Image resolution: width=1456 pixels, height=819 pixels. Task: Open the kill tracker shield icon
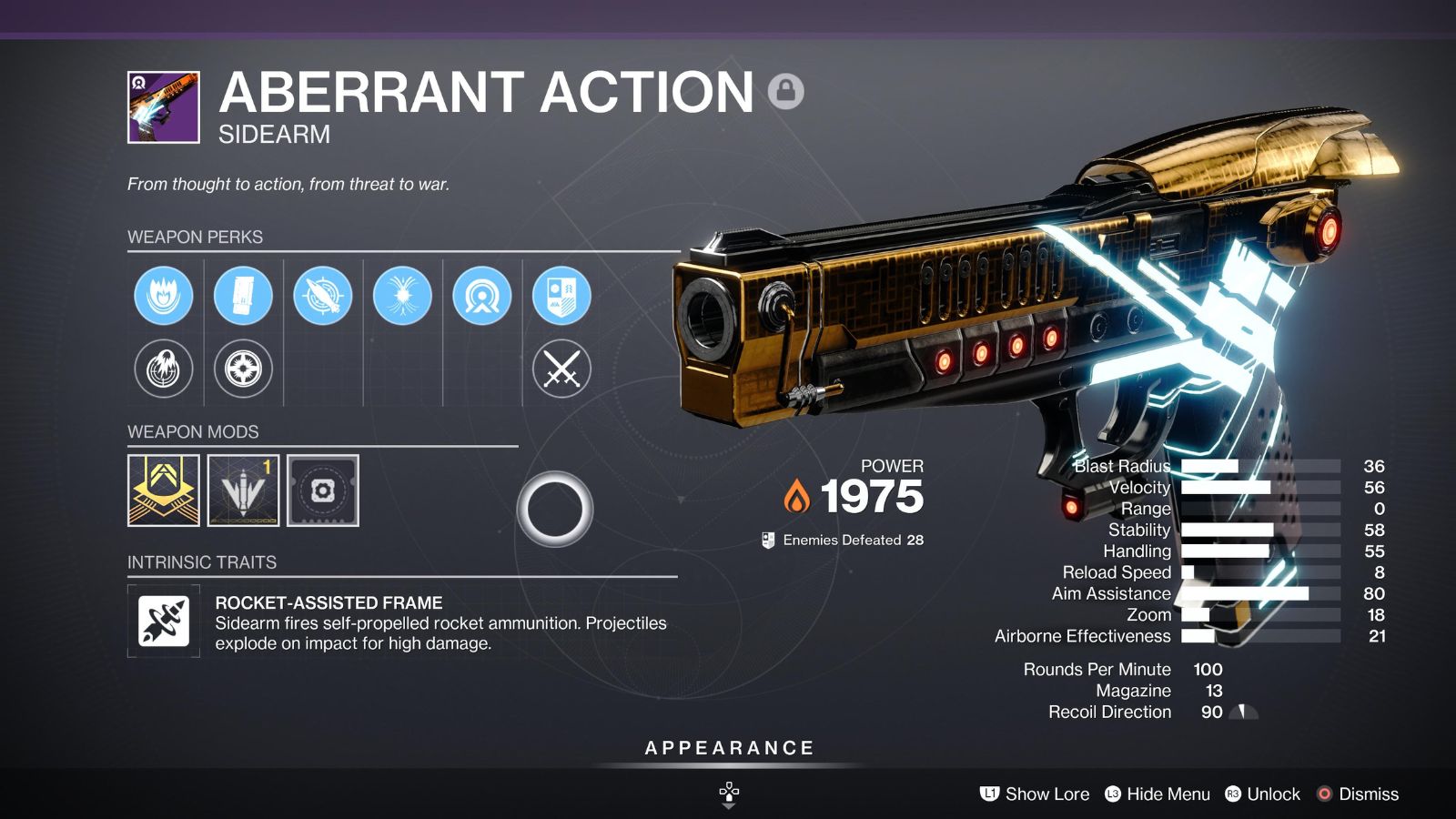(561, 296)
